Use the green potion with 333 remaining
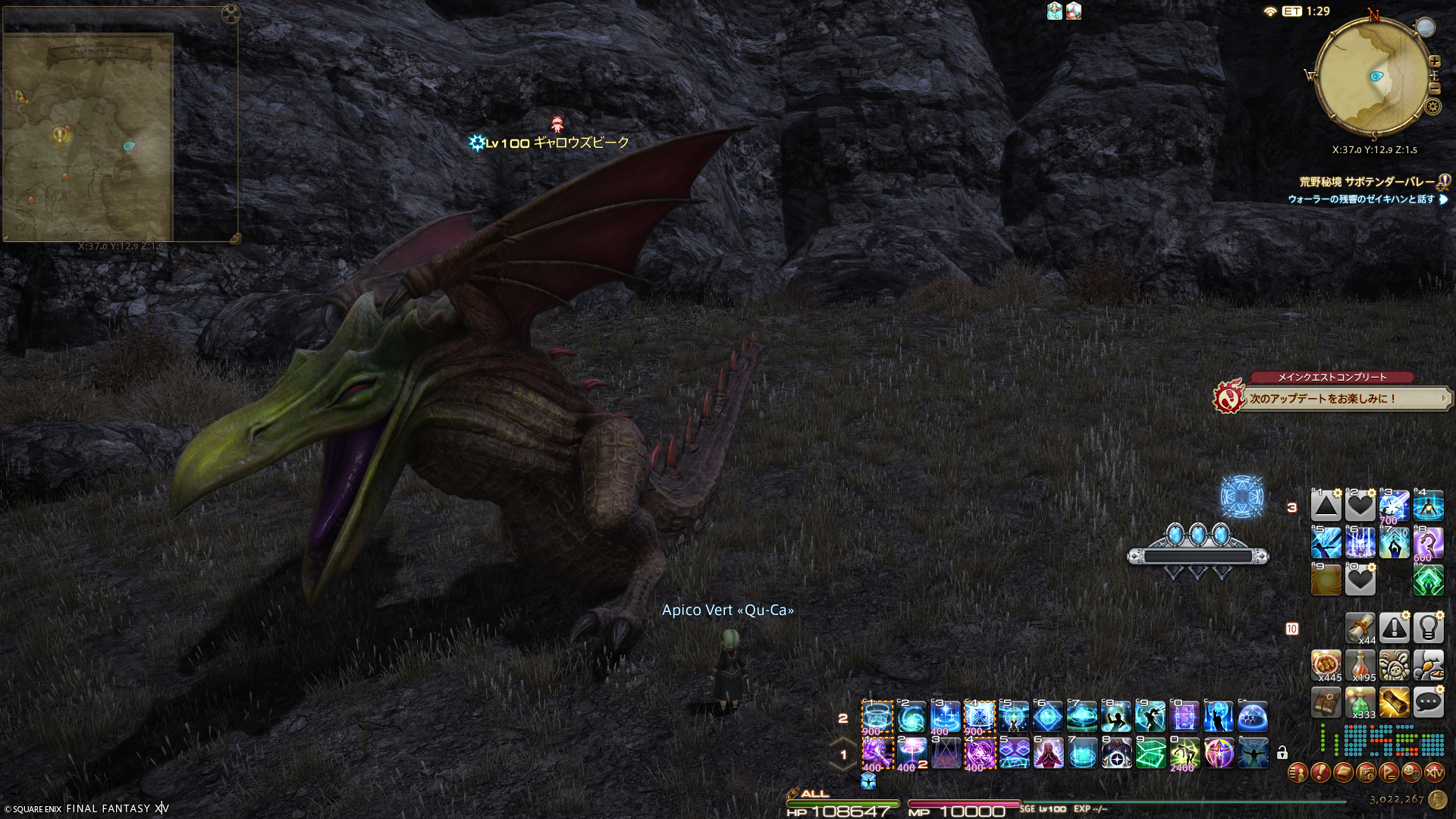This screenshot has width=1456, height=819. 1360,703
